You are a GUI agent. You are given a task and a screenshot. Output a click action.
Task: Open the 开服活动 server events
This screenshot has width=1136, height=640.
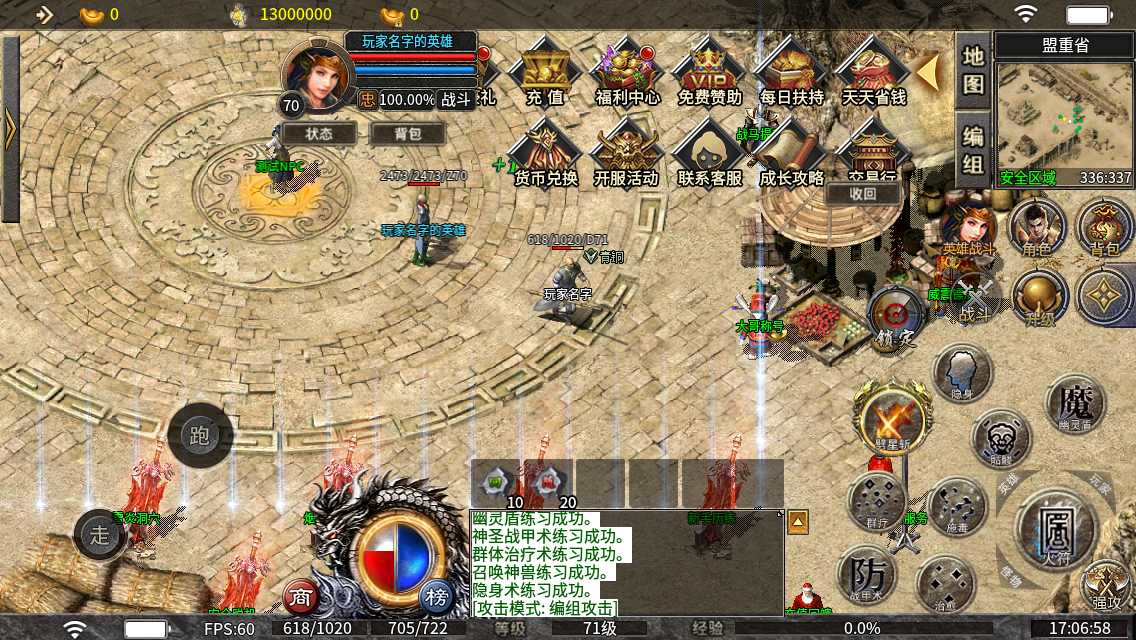(x=627, y=154)
